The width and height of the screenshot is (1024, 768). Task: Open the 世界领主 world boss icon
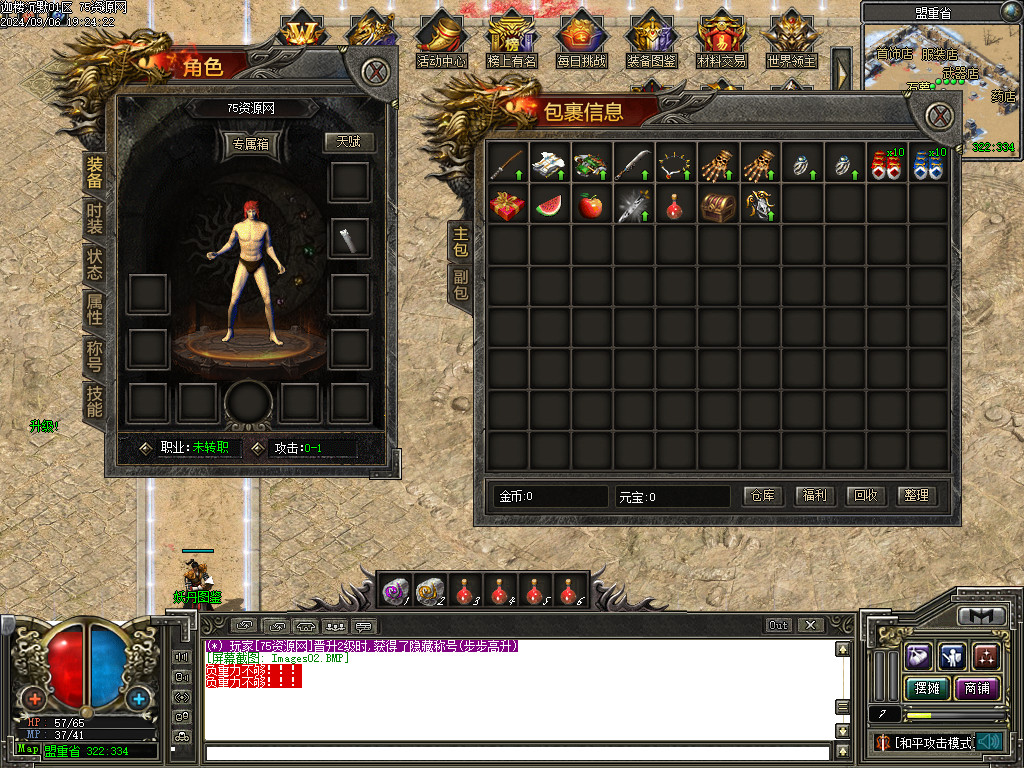[x=792, y=40]
